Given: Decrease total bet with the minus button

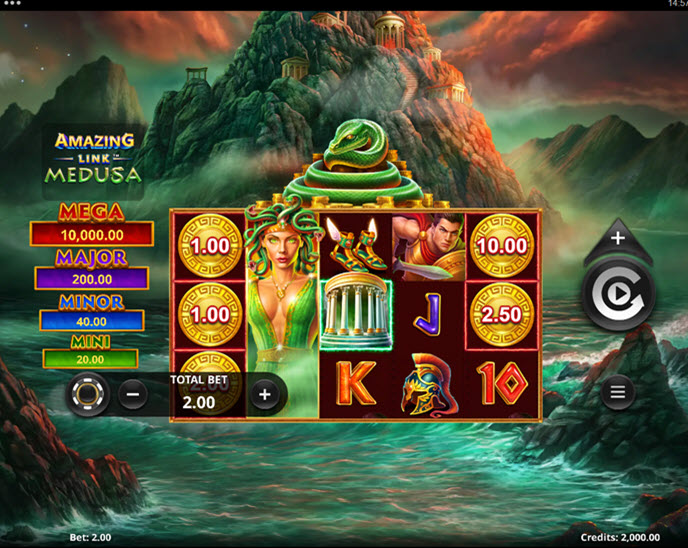Looking at the screenshot, I should [x=134, y=395].
